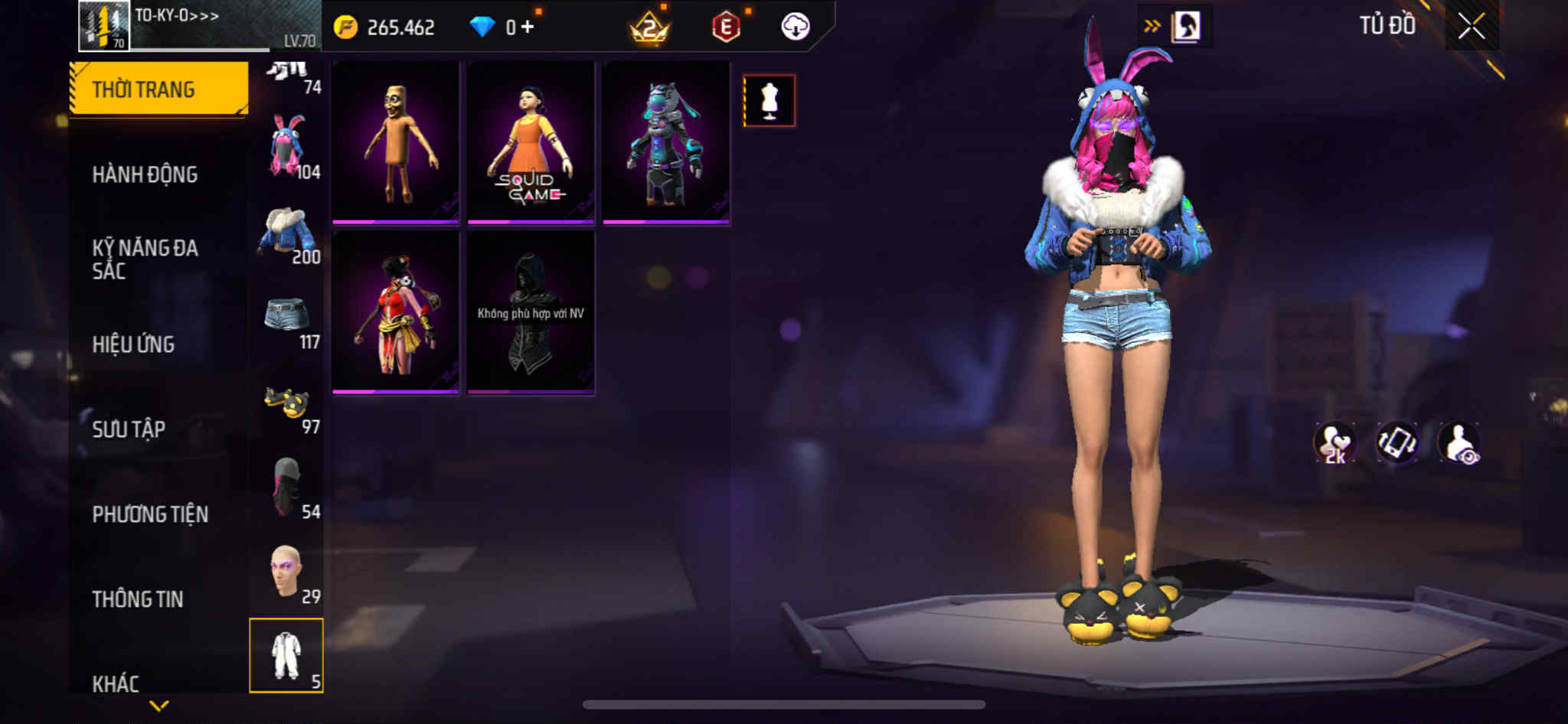Pick the face mask category
Image resolution: width=1568 pixels, height=724 pixels.
pyautogui.click(x=287, y=488)
